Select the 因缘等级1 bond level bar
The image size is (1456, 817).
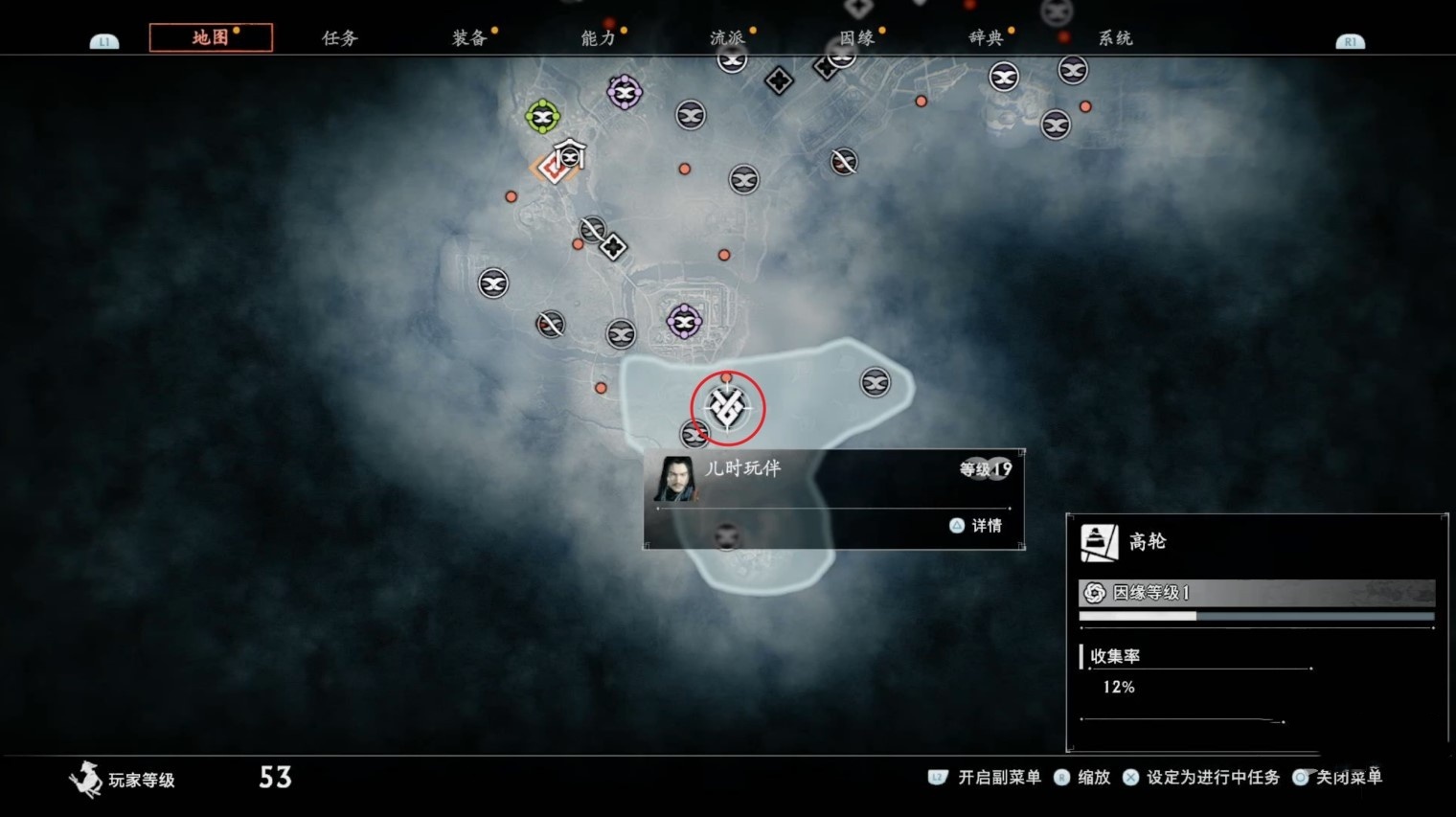click(x=1256, y=593)
